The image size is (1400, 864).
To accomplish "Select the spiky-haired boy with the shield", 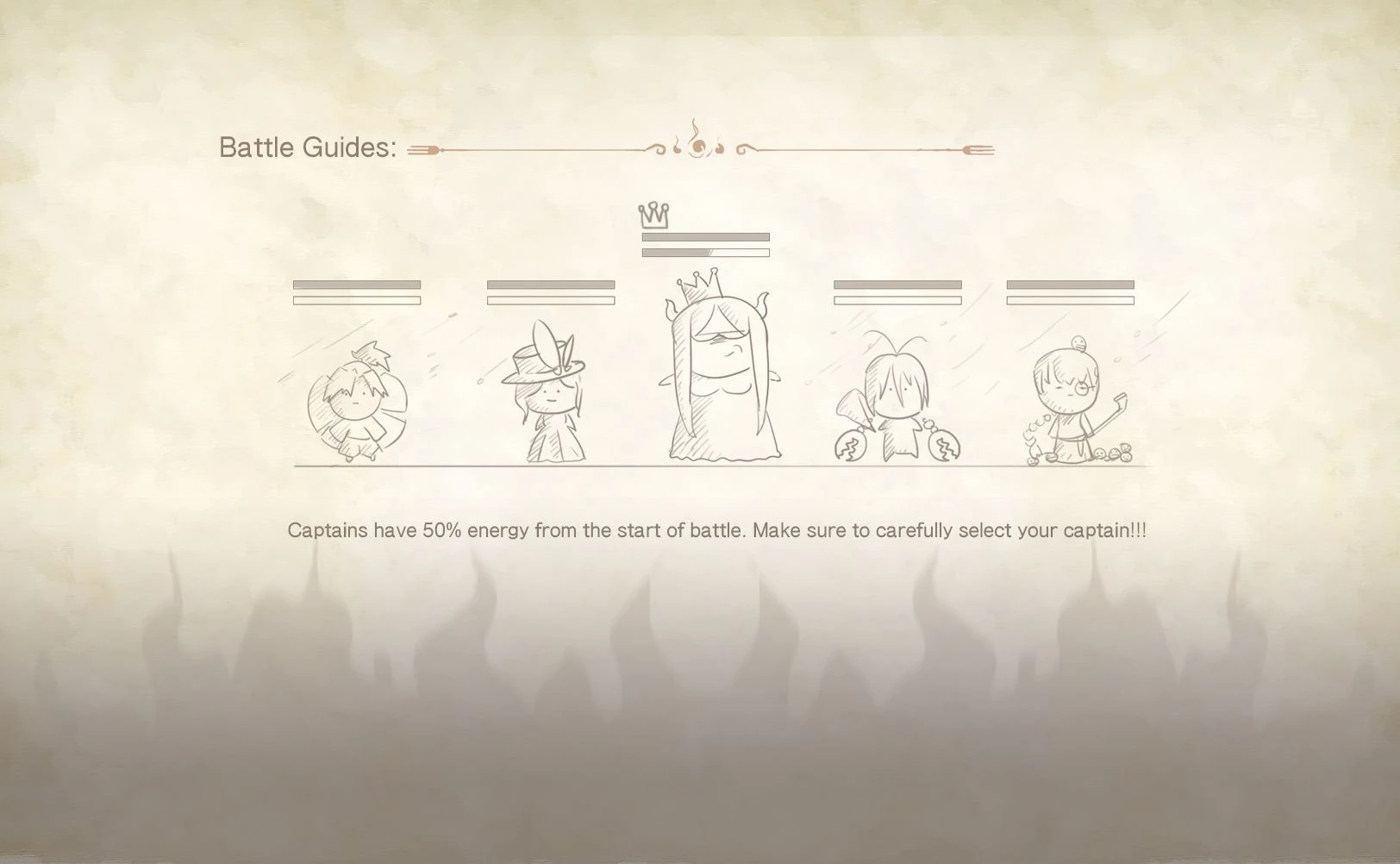I will pos(358,397).
